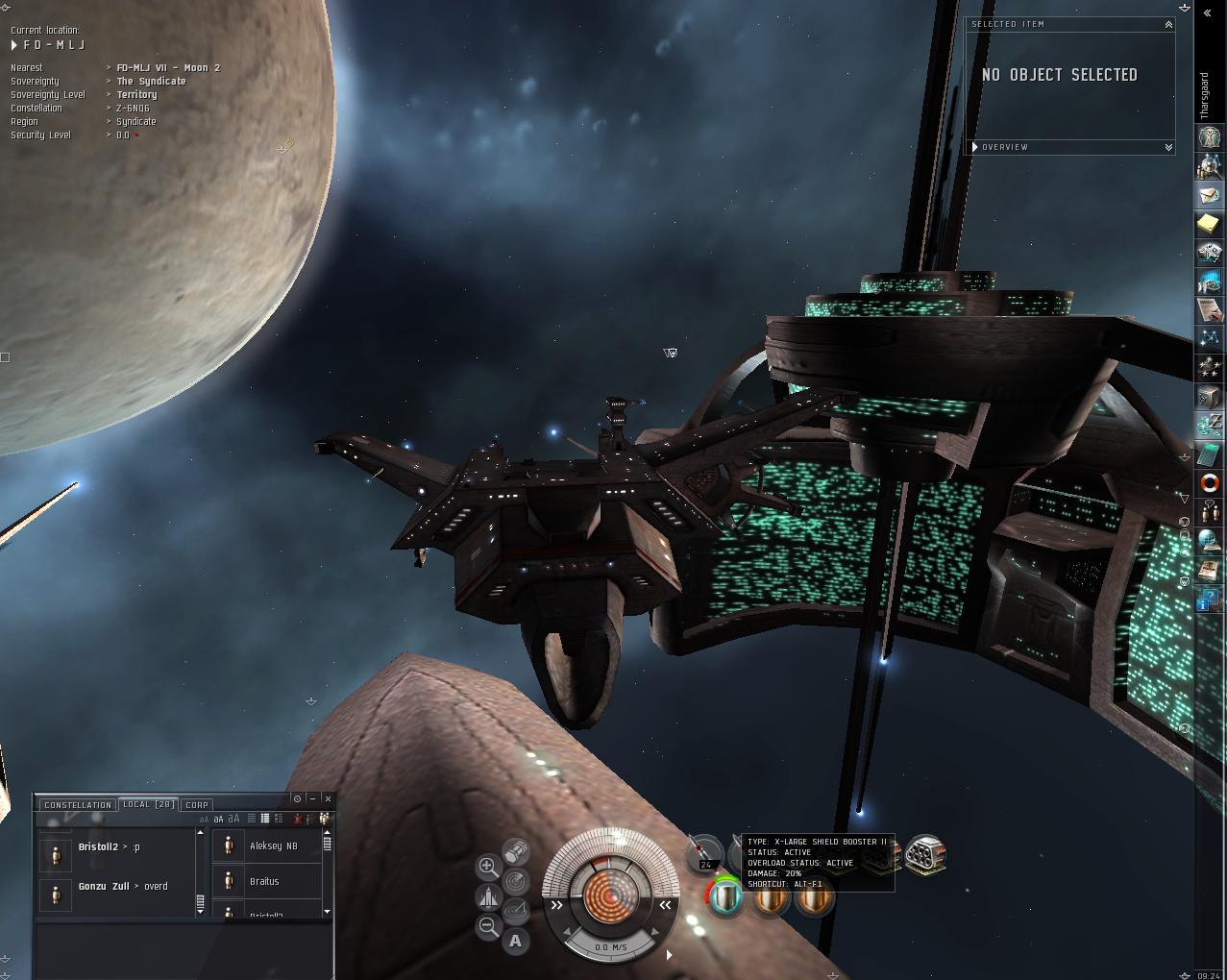The height and width of the screenshot is (980, 1227).
Task: Open the yellow notepad icon
Action: pyautogui.click(x=1209, y=224)
